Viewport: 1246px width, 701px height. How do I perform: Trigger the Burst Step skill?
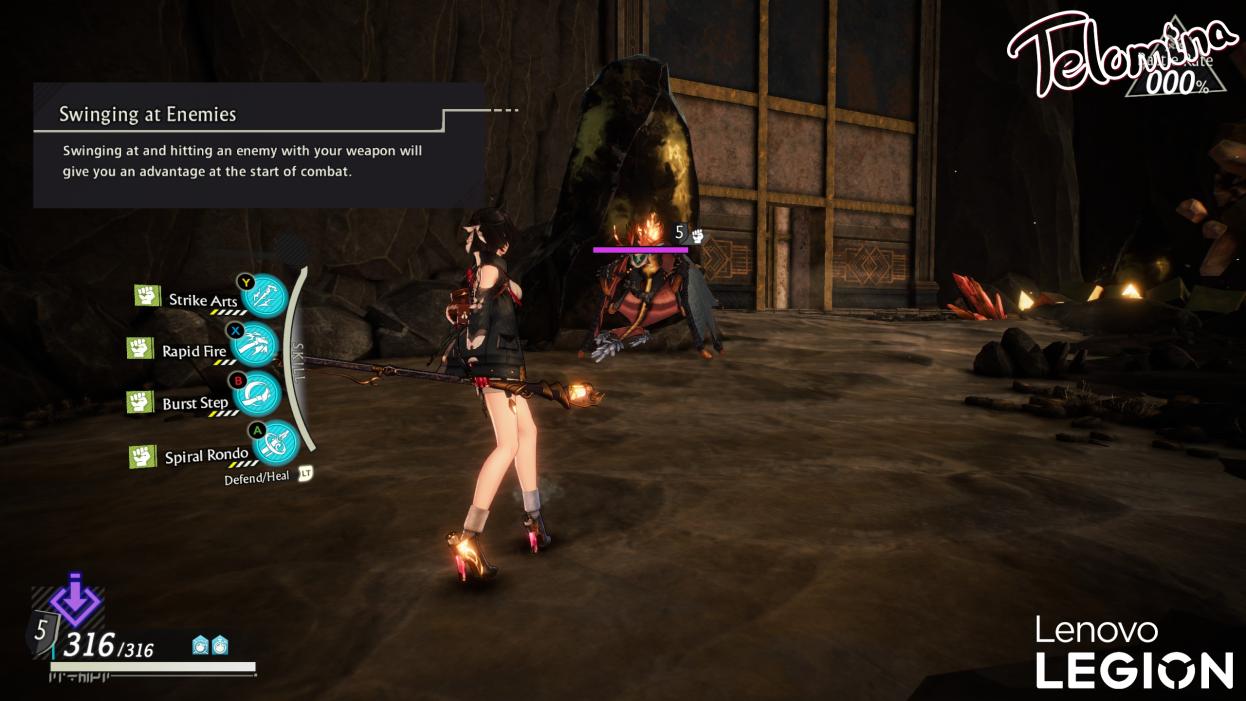(x=257, y=395)
